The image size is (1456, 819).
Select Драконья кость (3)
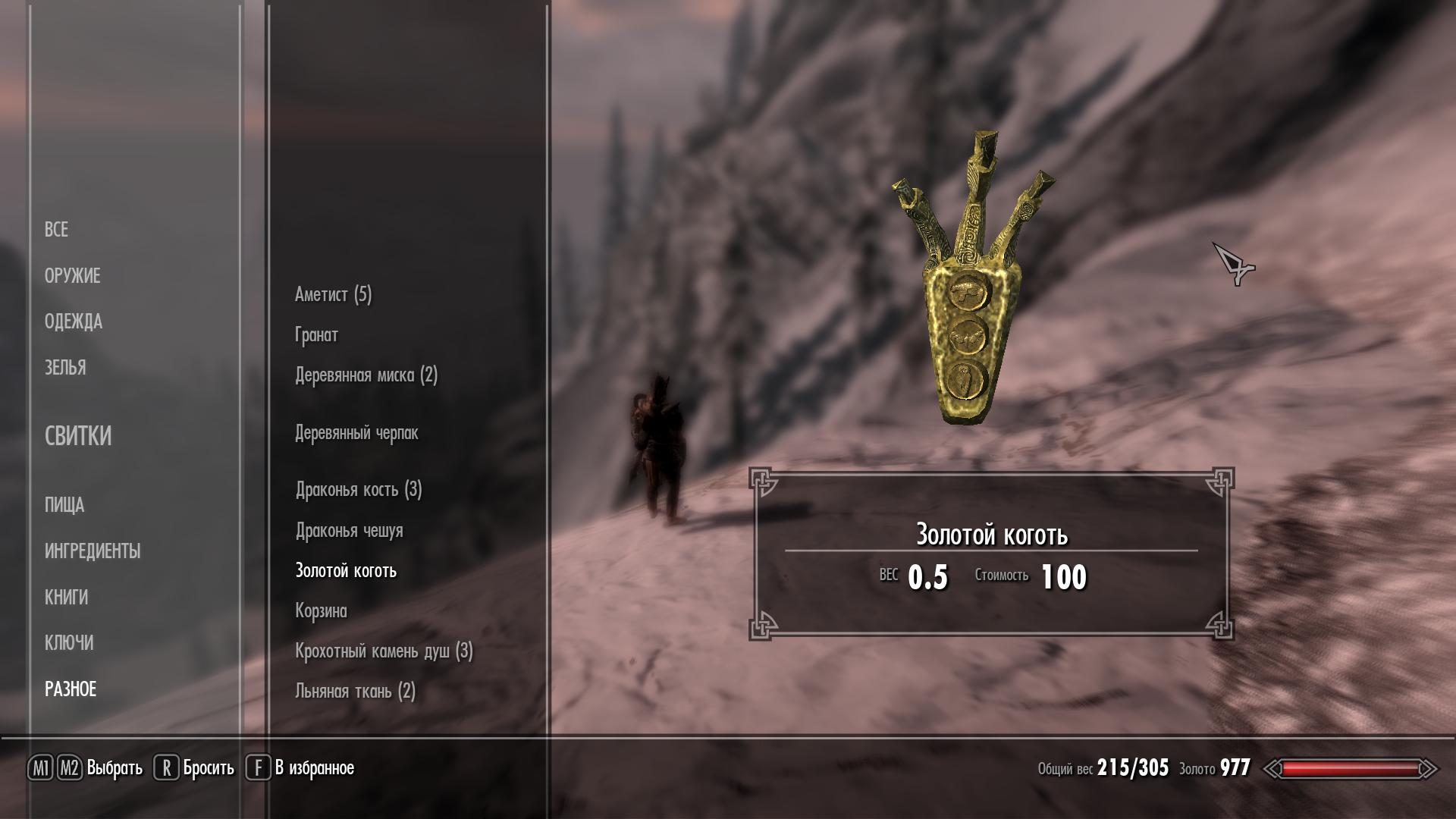click(x=359, y=490)
